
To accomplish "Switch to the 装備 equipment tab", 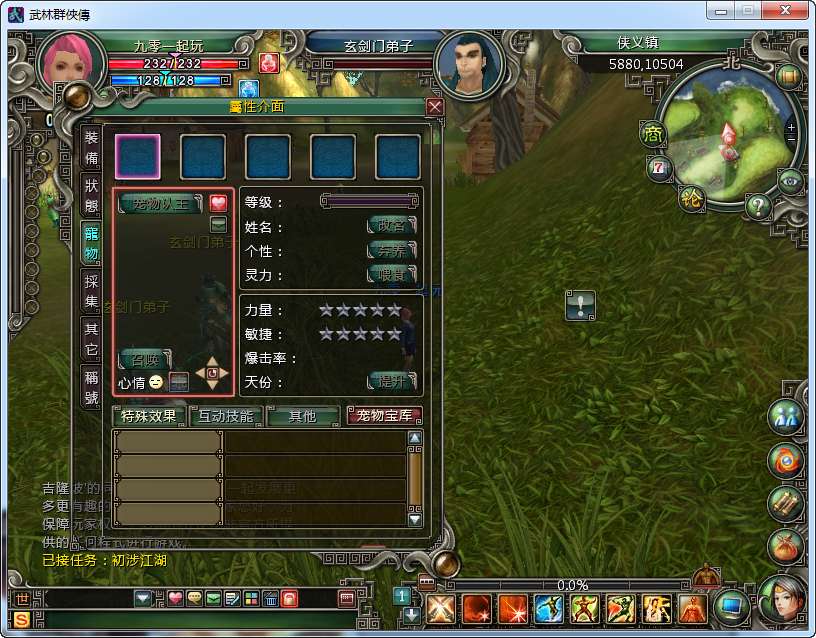I will tap(91, 148).
